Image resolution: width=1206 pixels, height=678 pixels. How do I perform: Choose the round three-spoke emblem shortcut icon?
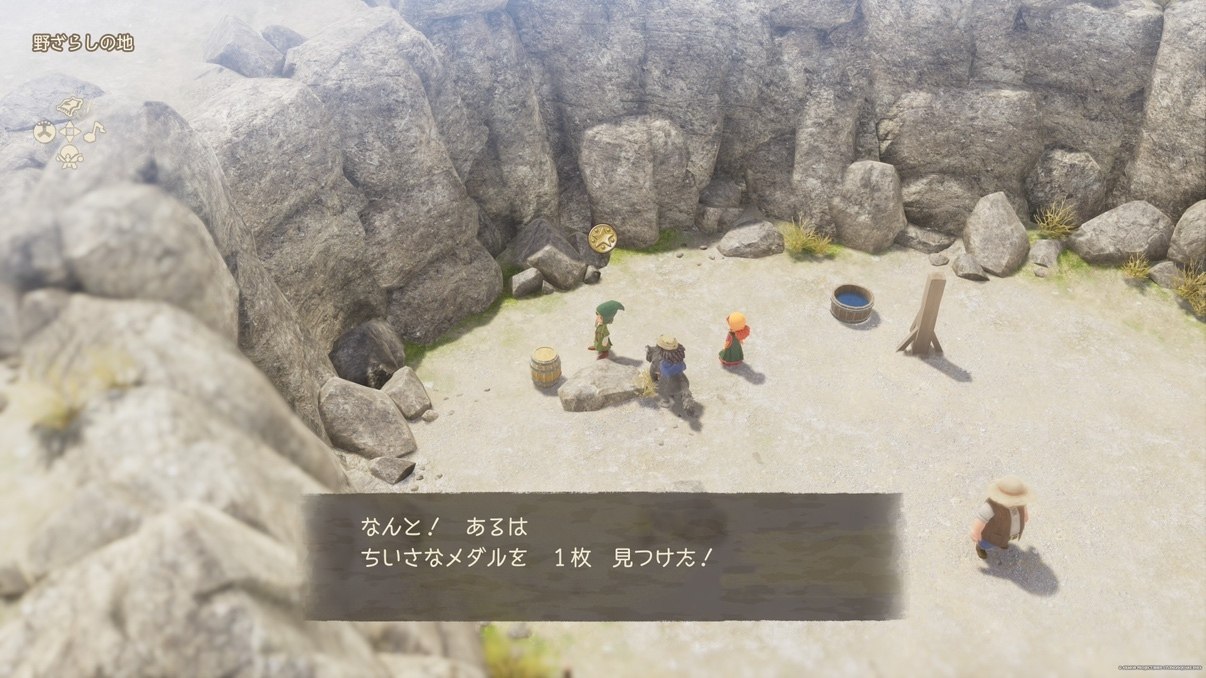(45, 131)
